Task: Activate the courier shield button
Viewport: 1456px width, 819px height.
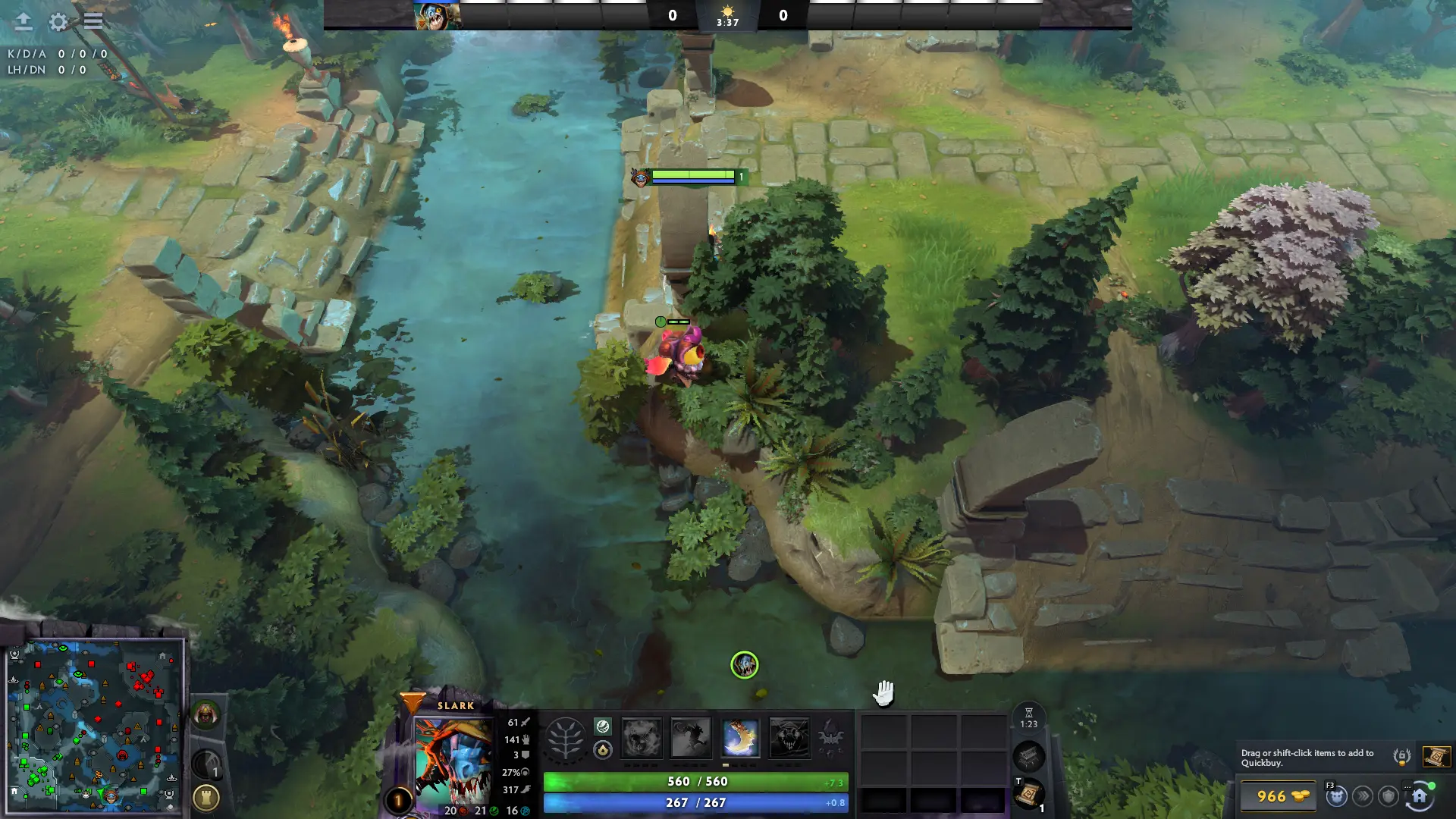Action: (x=1389, y=796)
